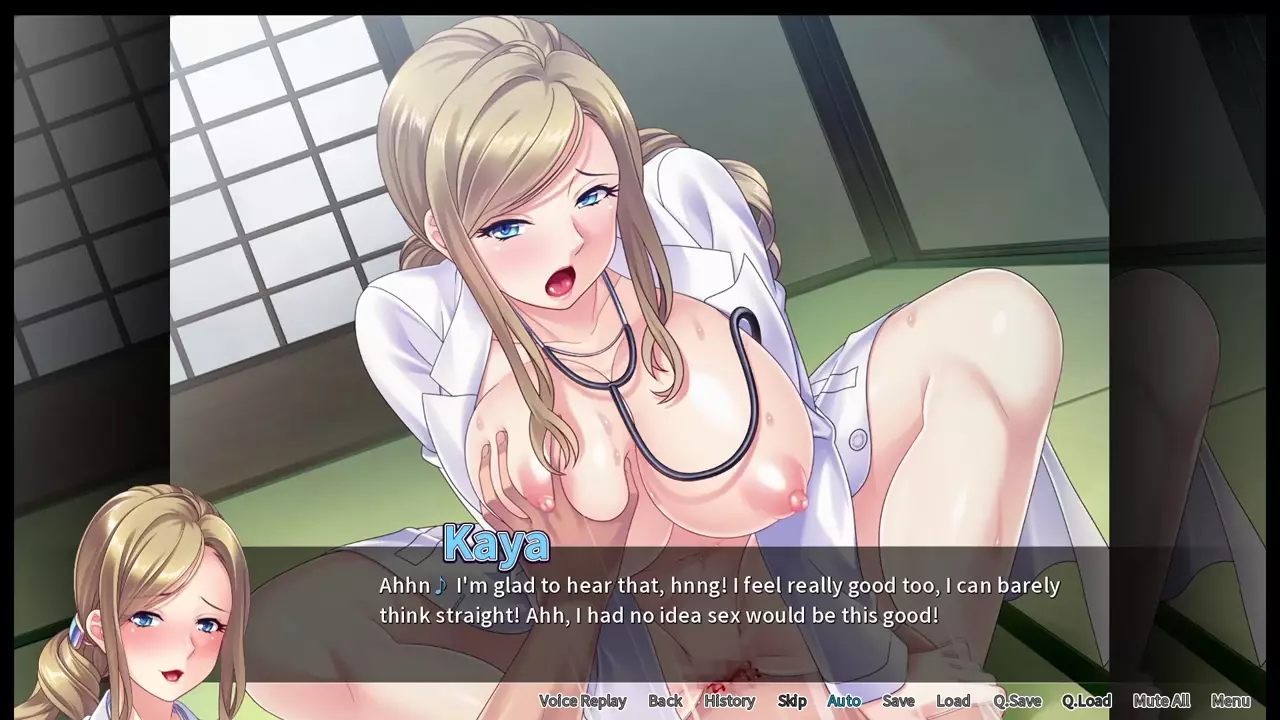
Task: Choose Q.Load to quick load
Action: tap(1087, 701)
